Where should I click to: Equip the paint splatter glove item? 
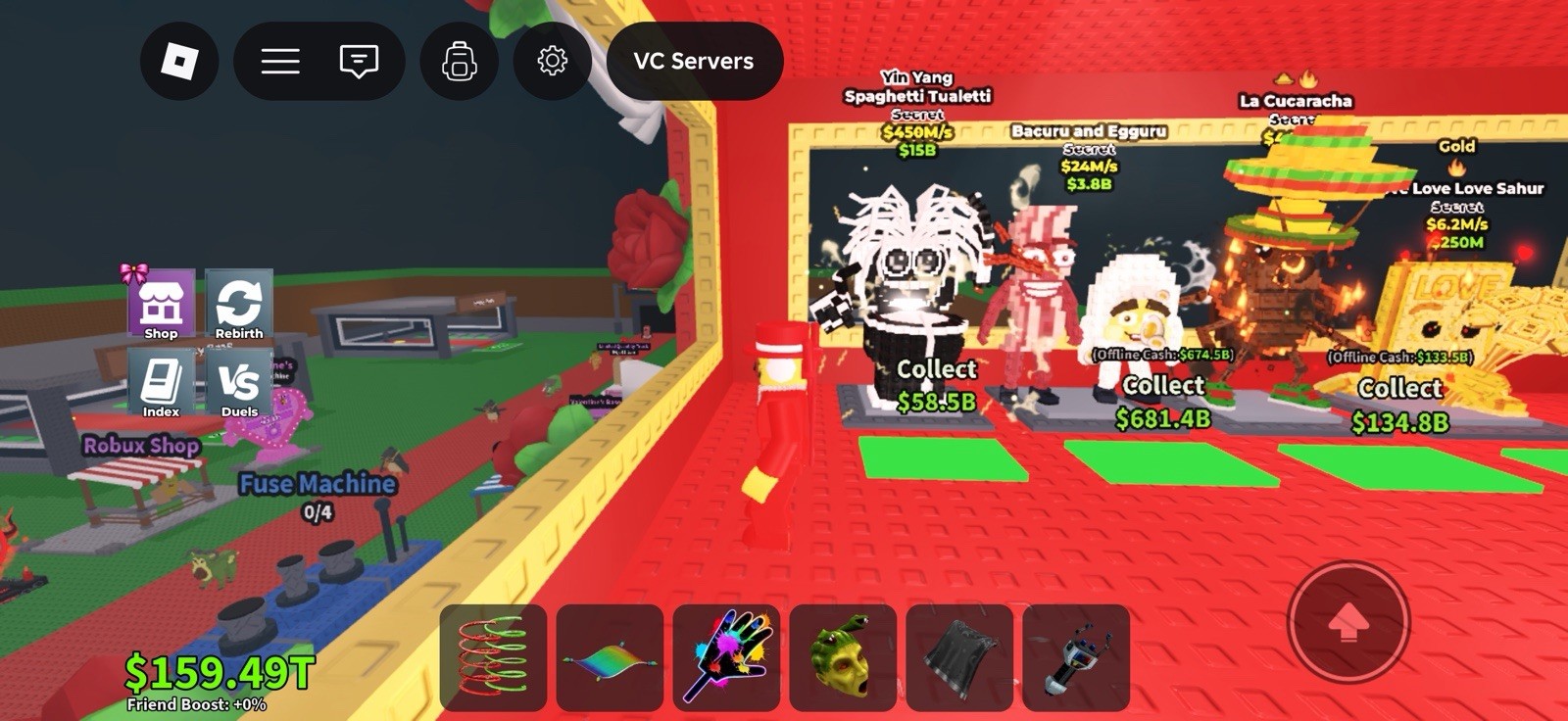point(724,658)
